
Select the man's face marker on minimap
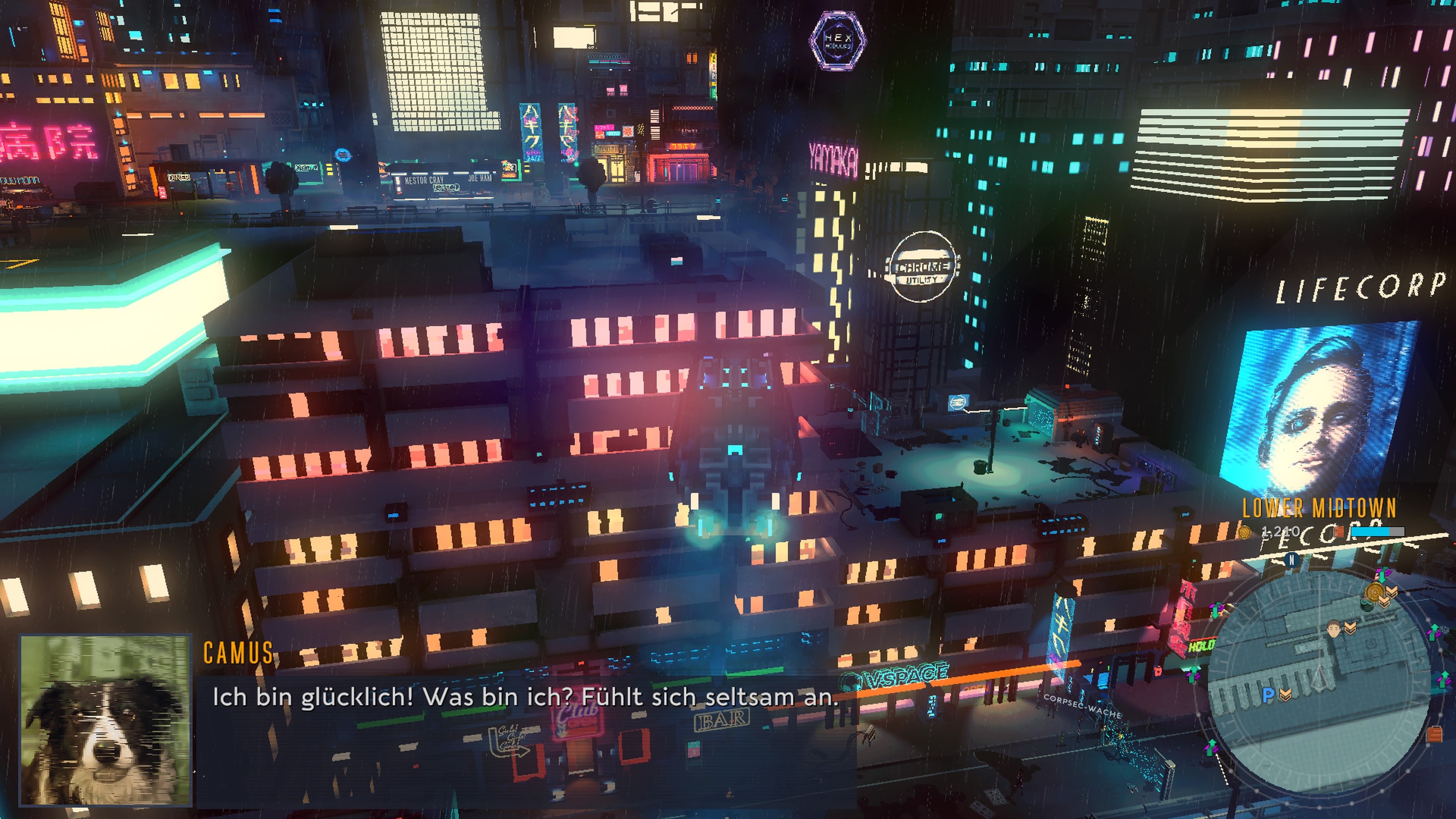point(1334,629)
